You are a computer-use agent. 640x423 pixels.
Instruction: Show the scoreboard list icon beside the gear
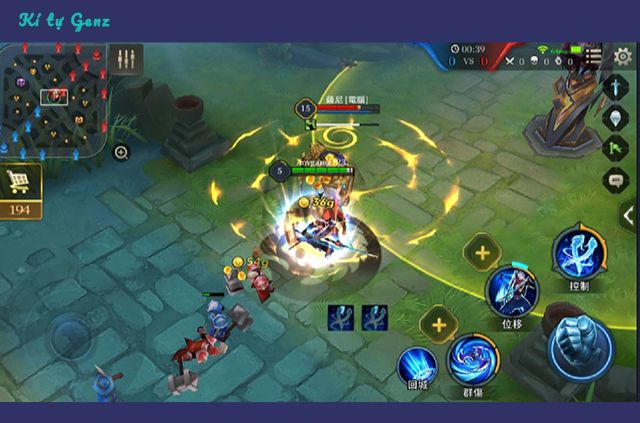(594, 56)
